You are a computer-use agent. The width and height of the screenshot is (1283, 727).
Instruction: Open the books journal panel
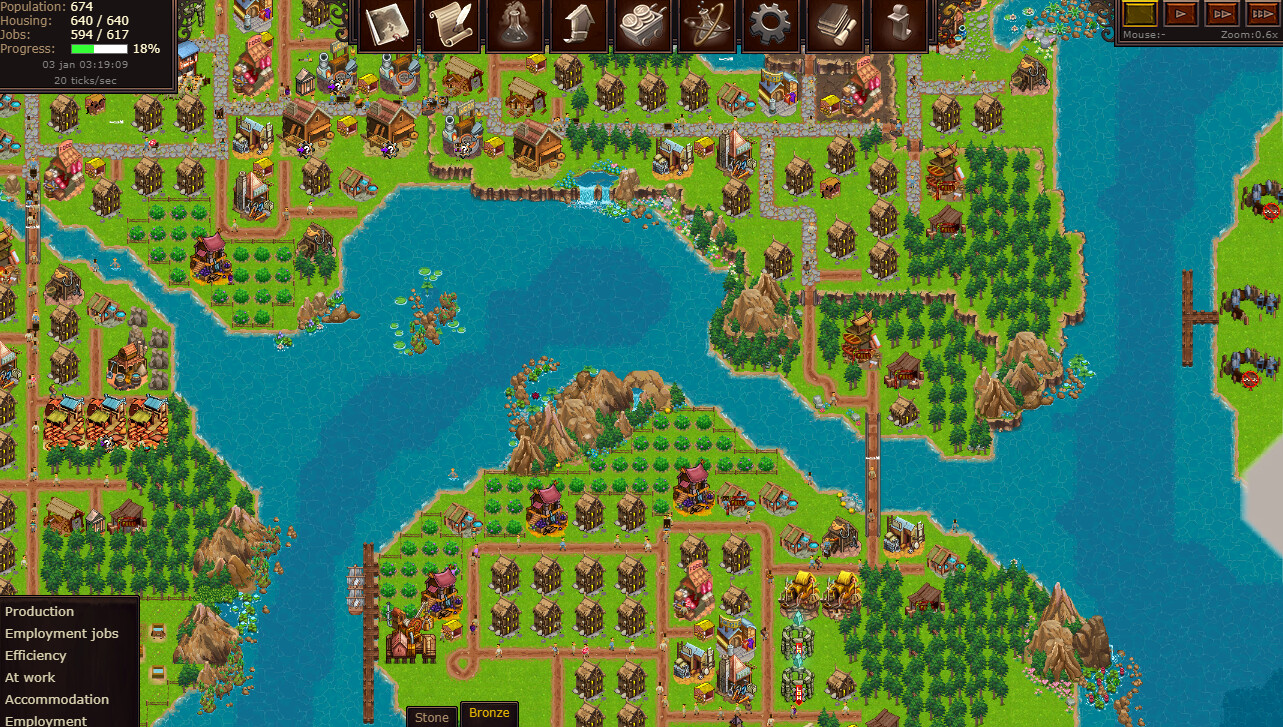click(x=835, y=25)
